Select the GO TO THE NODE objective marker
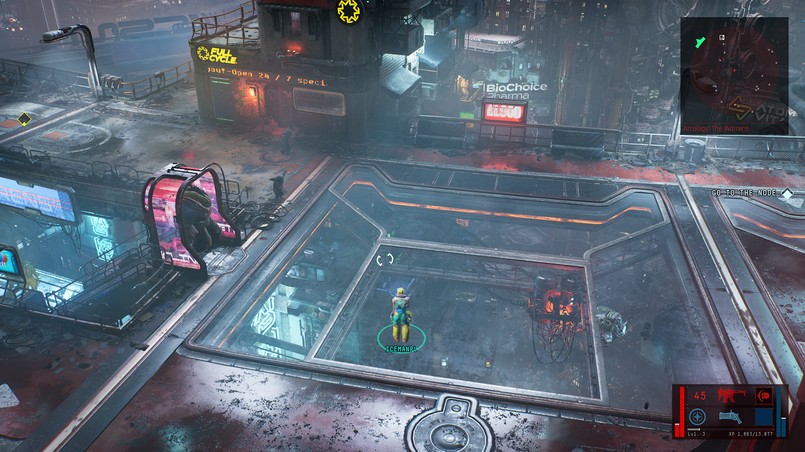The height and width of the screenshot is (452, 805). (787, 193)
